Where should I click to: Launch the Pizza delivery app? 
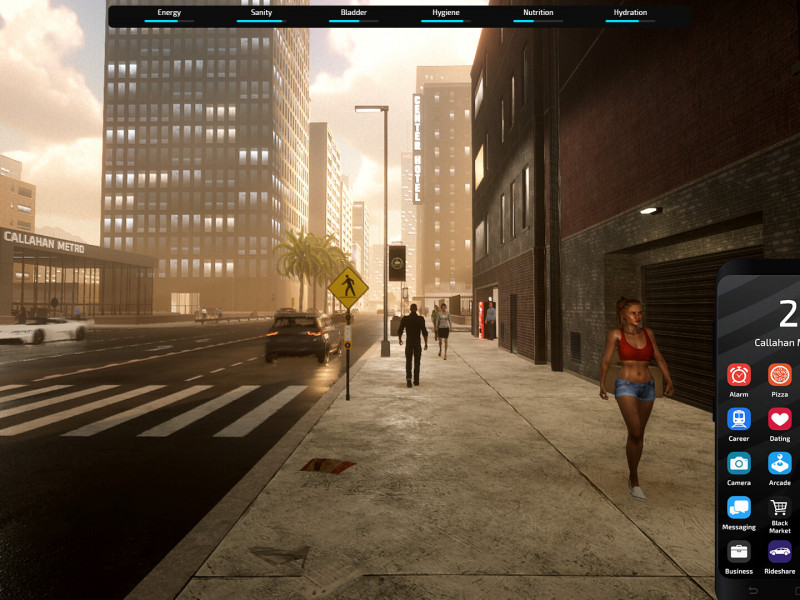tap(779, 375)
